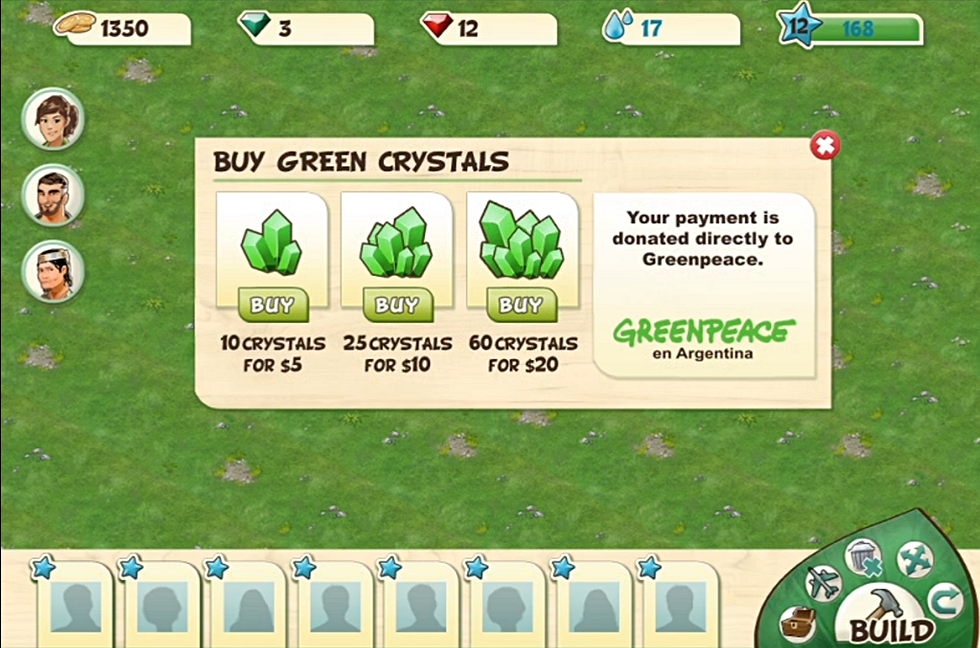Close the Buy Green Crystals dialog

(824, 146)
